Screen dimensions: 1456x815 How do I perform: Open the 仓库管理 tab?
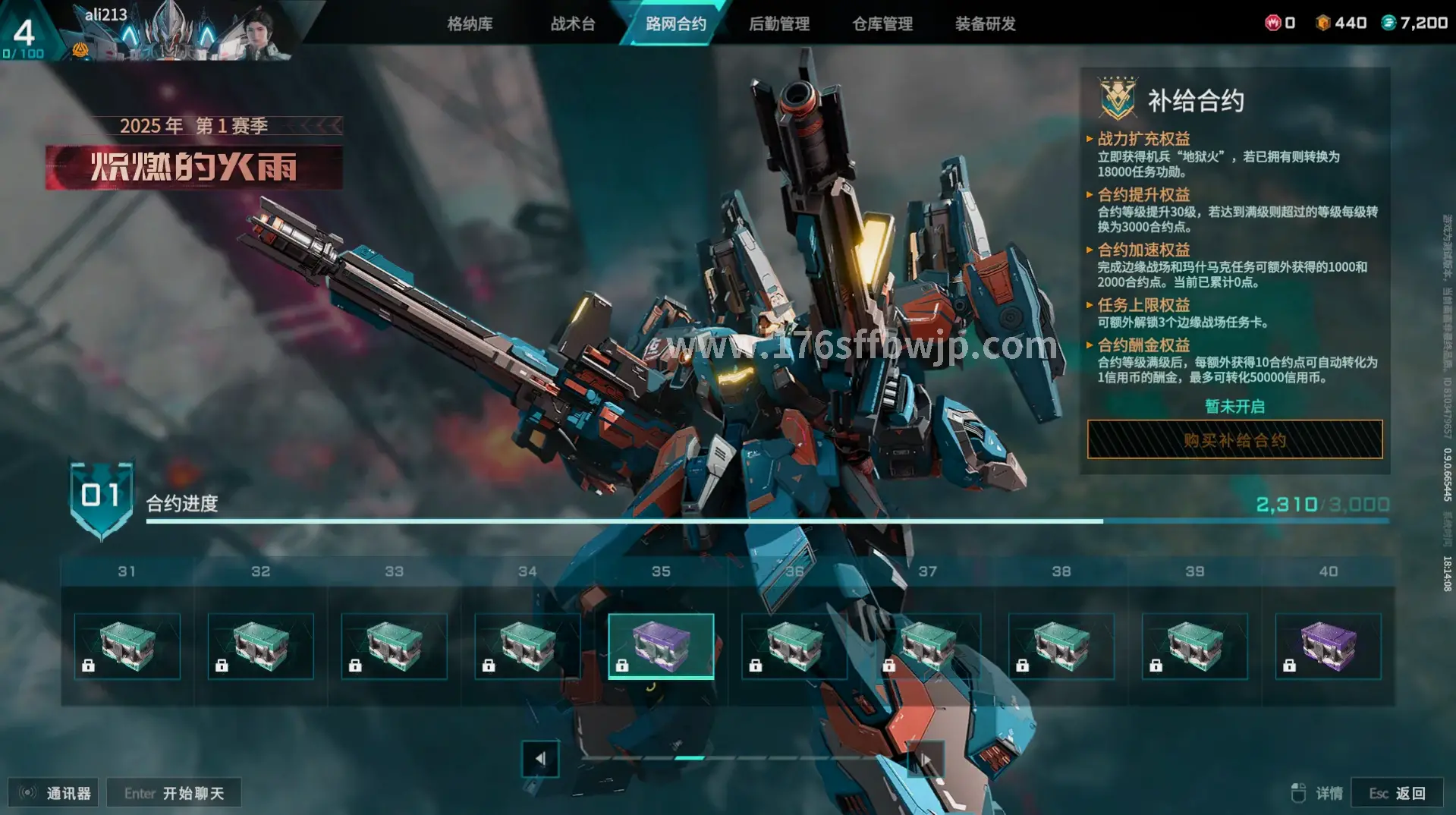[882, 24]
